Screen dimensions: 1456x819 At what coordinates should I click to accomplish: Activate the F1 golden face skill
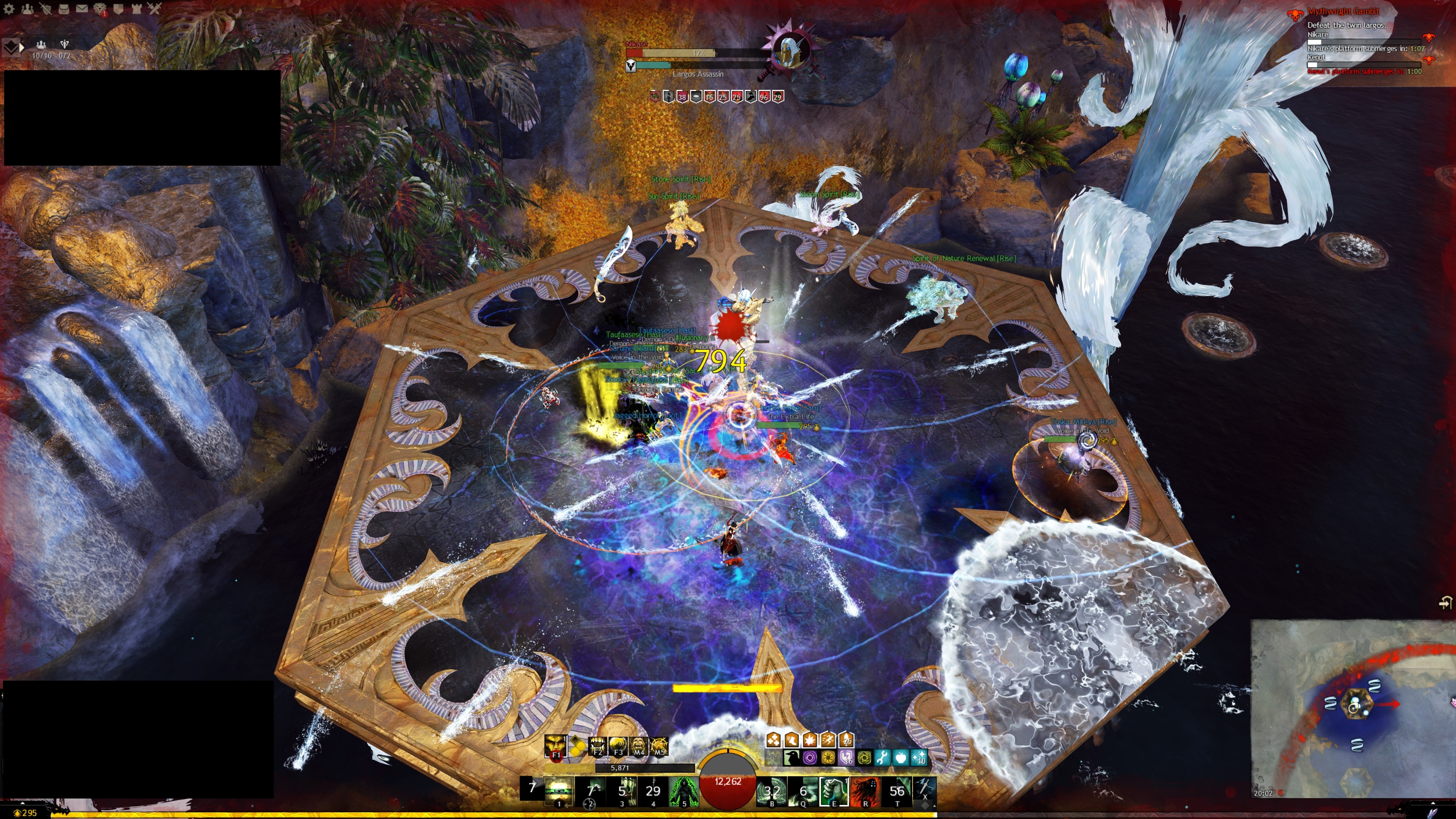pos(555,747)
